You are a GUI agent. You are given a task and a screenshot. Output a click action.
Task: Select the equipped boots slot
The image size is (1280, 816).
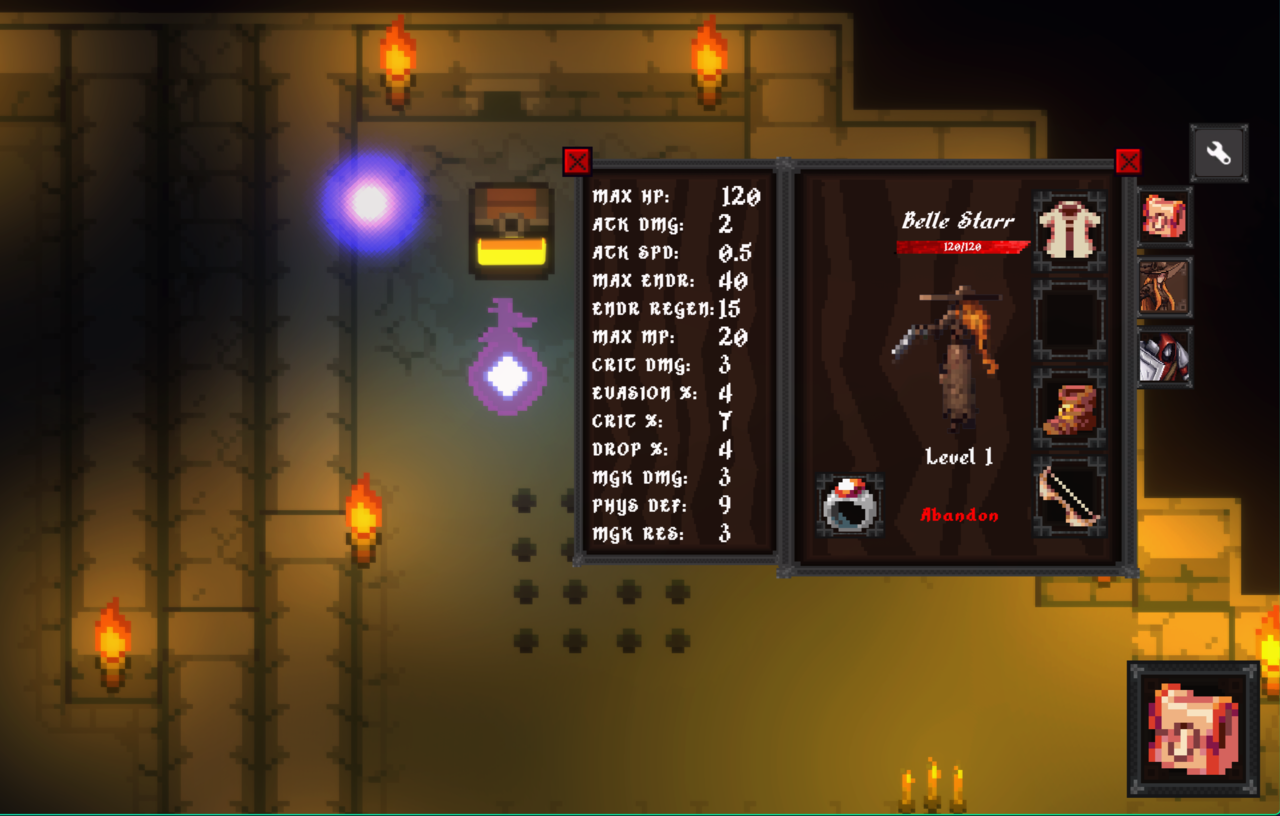click(1069, 409)
